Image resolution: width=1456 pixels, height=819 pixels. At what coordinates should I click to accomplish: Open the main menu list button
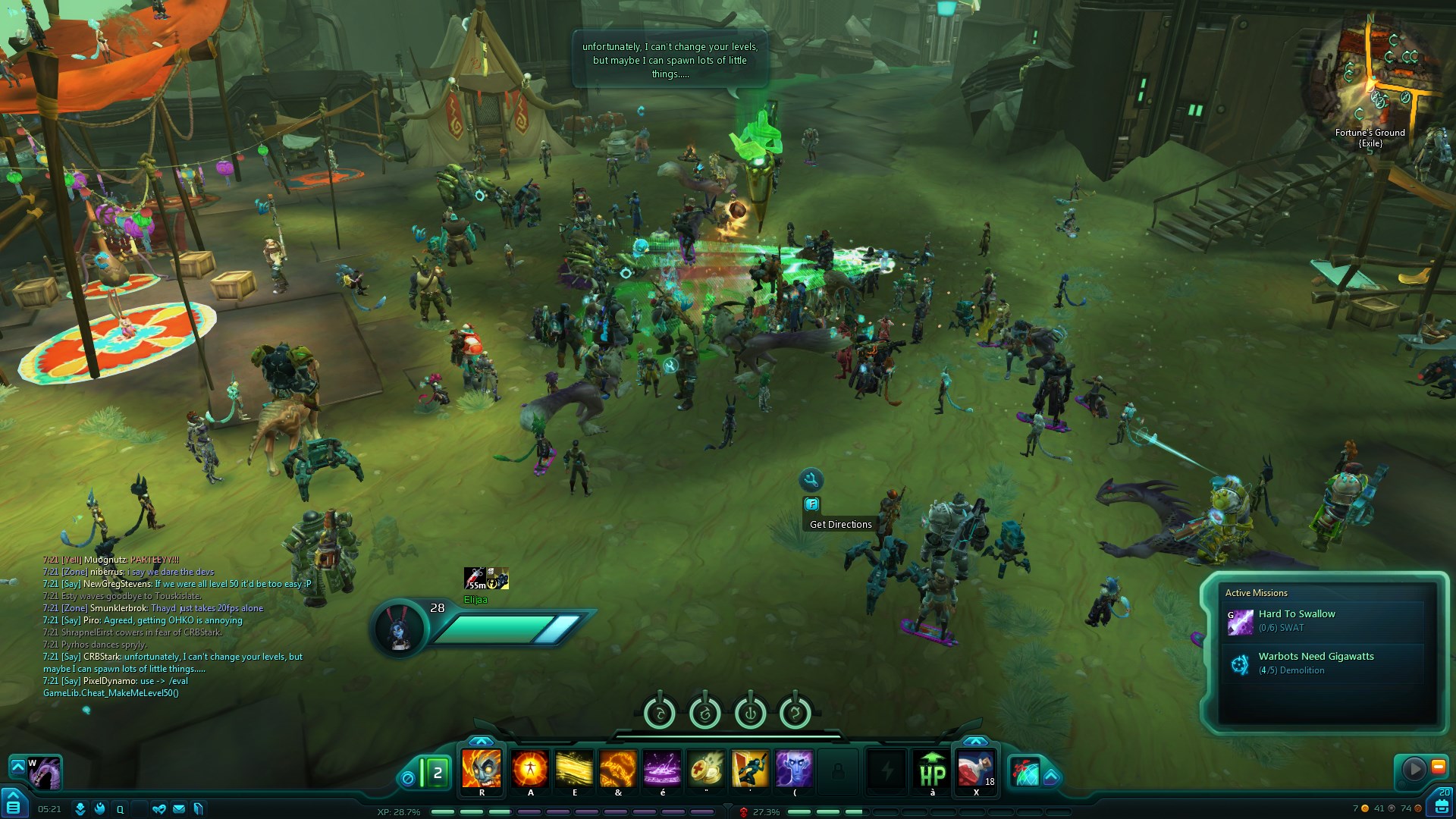click(x=13, y=807)
